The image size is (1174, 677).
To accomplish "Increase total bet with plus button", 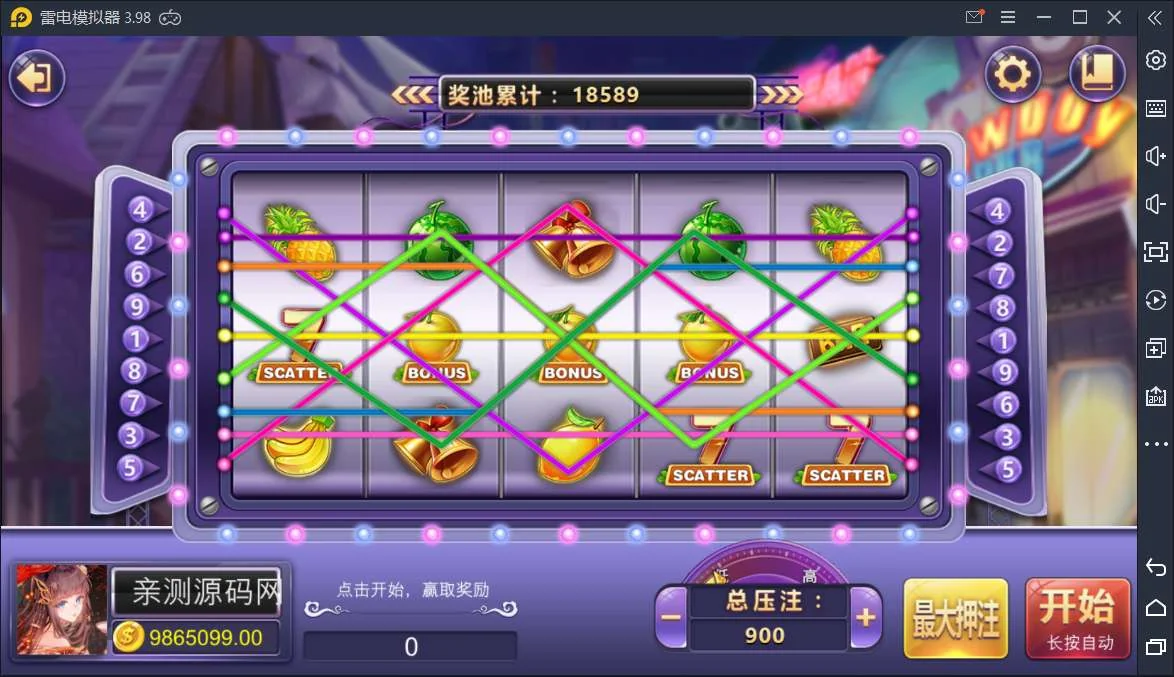I will [x=866, y=617].
